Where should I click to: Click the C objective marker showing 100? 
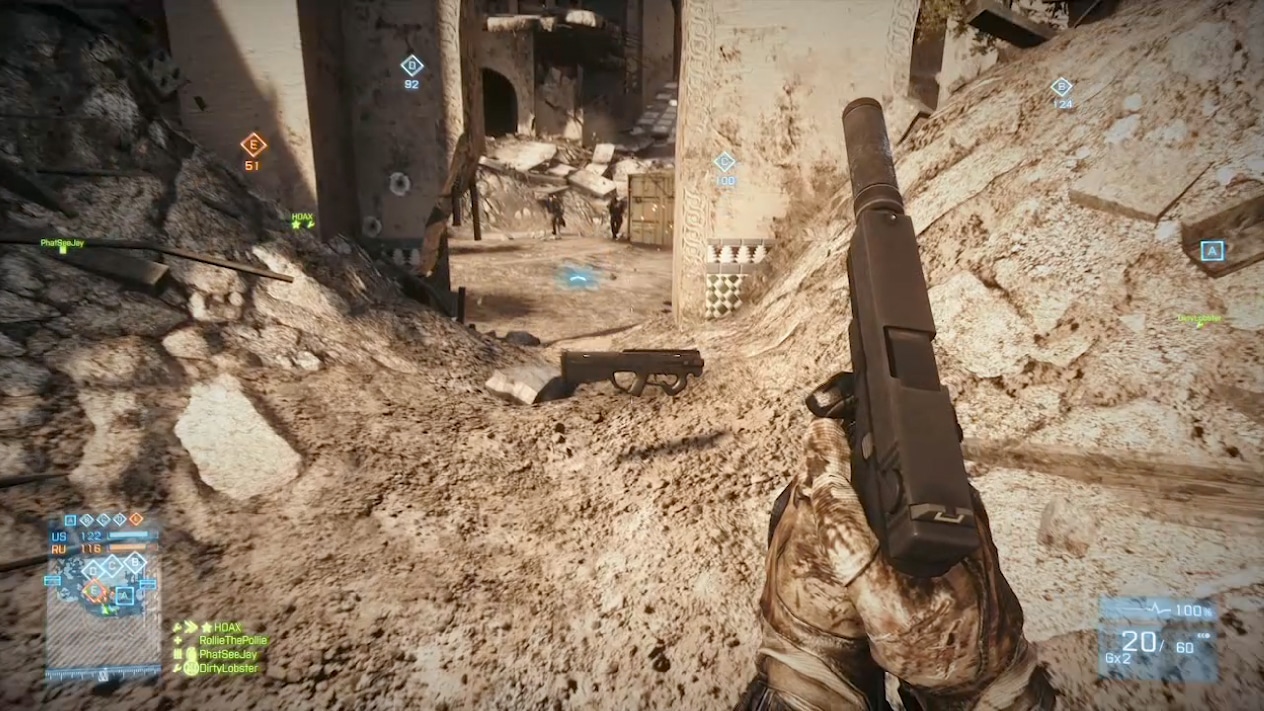click(x=724, y=162)
